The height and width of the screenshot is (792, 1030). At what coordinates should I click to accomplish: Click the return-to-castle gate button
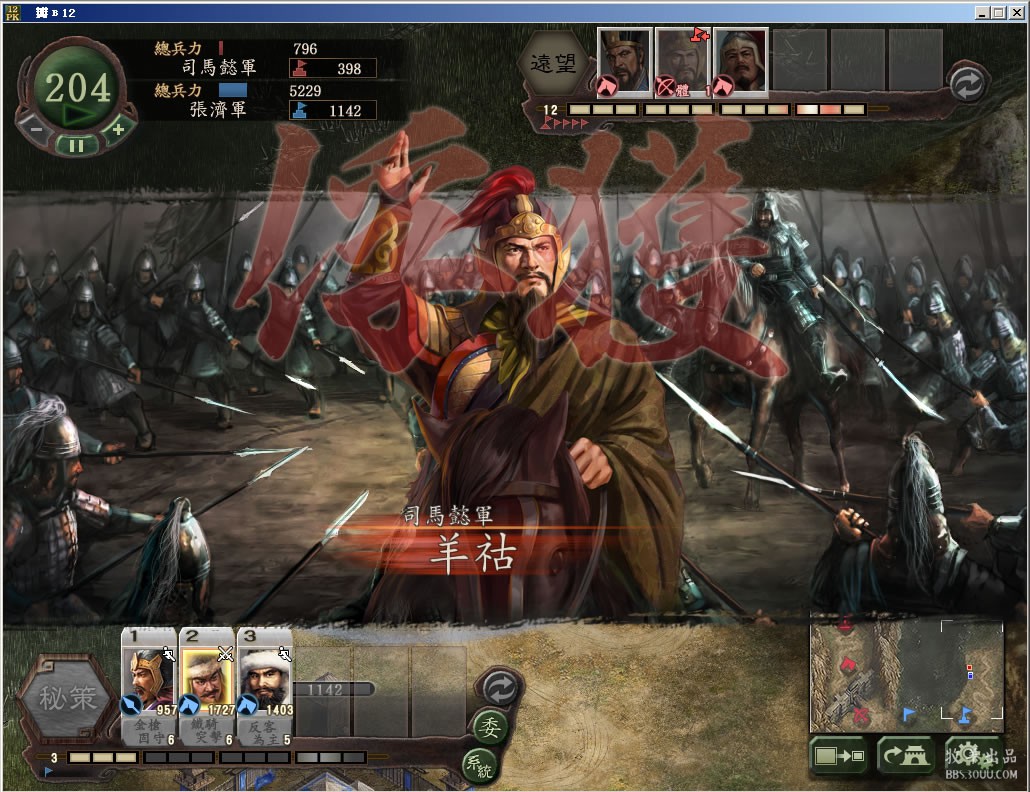pos(906,756)
